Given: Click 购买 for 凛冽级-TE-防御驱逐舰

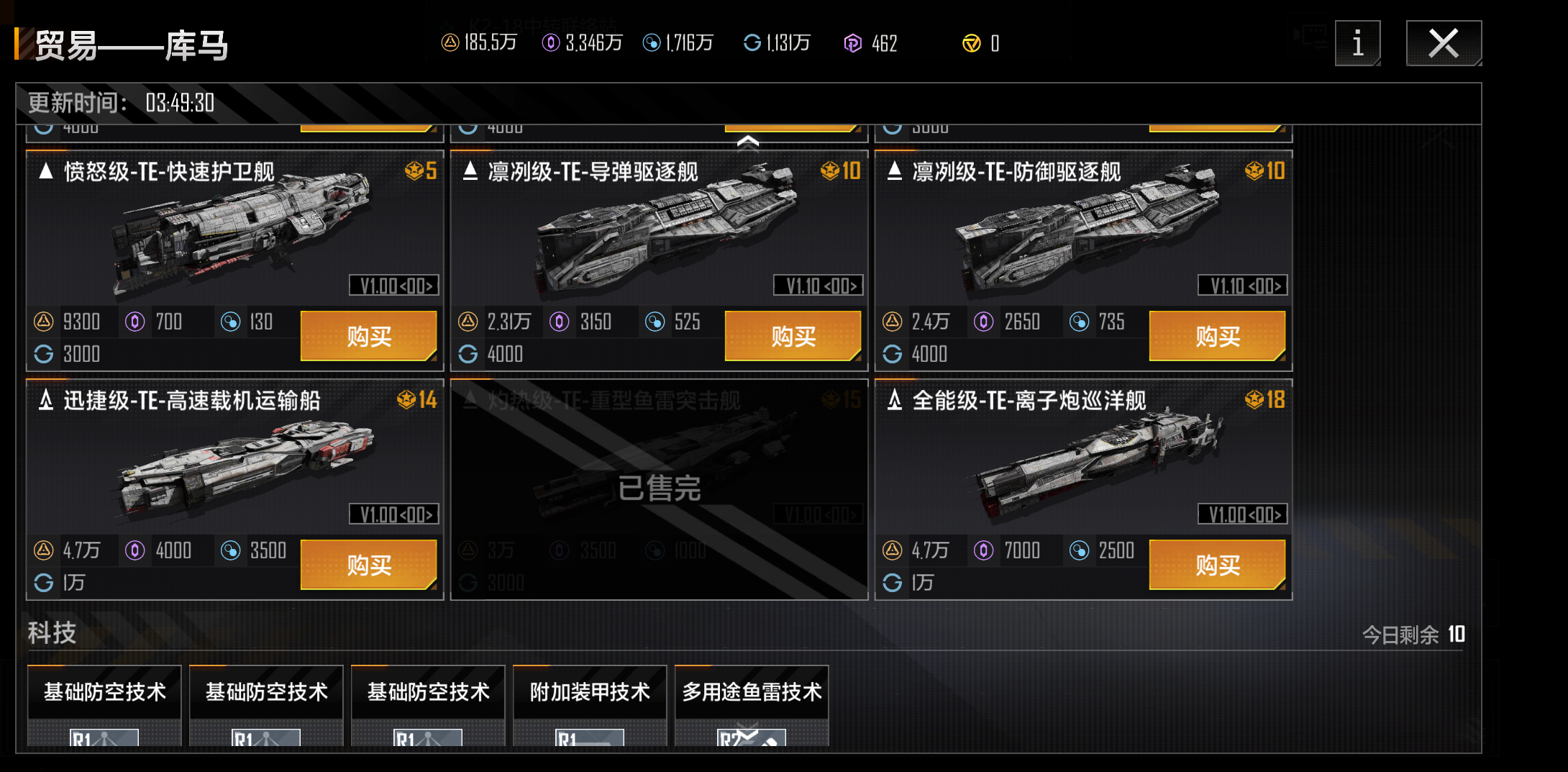Looking at the screenshot, I should click(1217, 335).
